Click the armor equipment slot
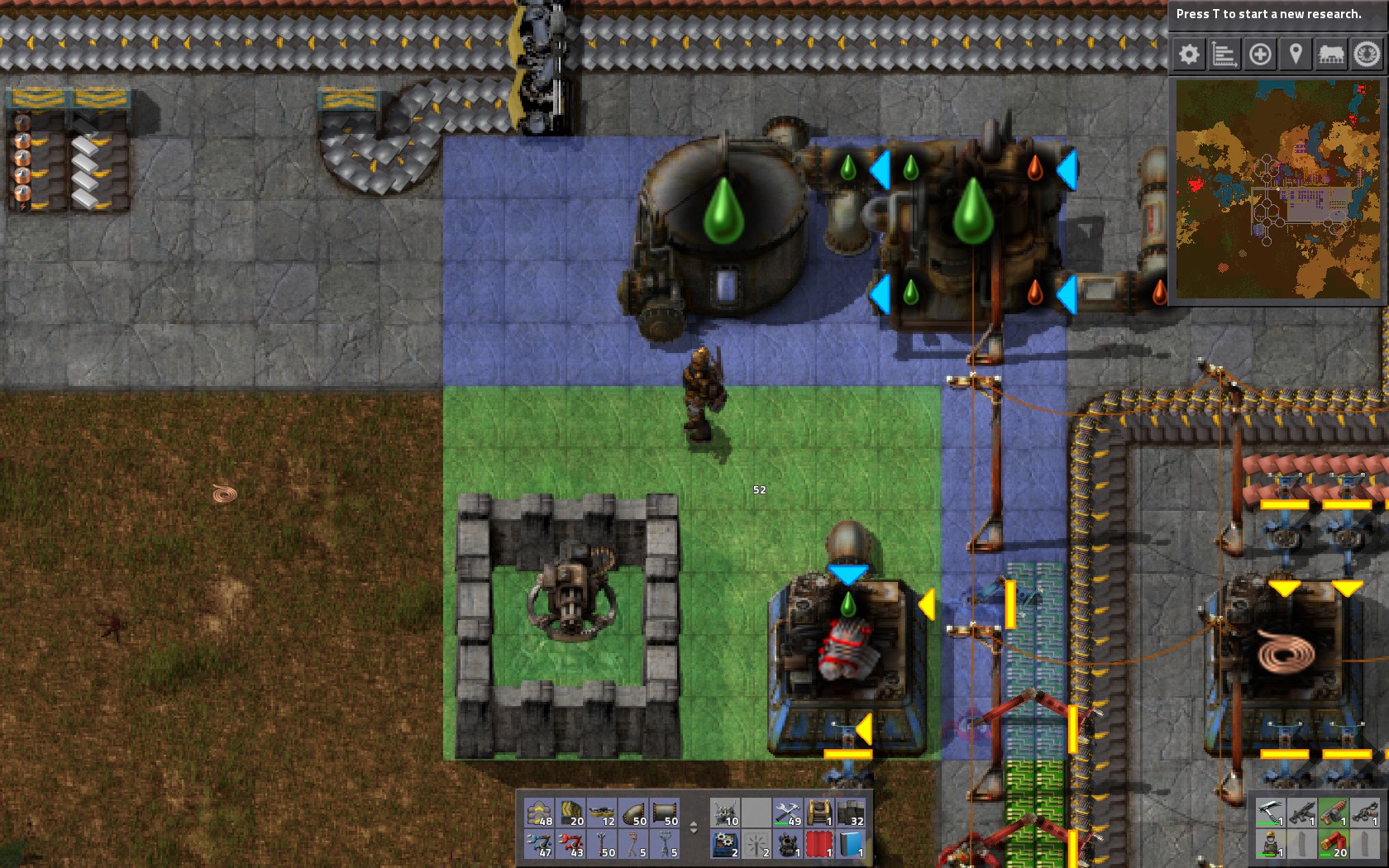 click(1270, 845)
